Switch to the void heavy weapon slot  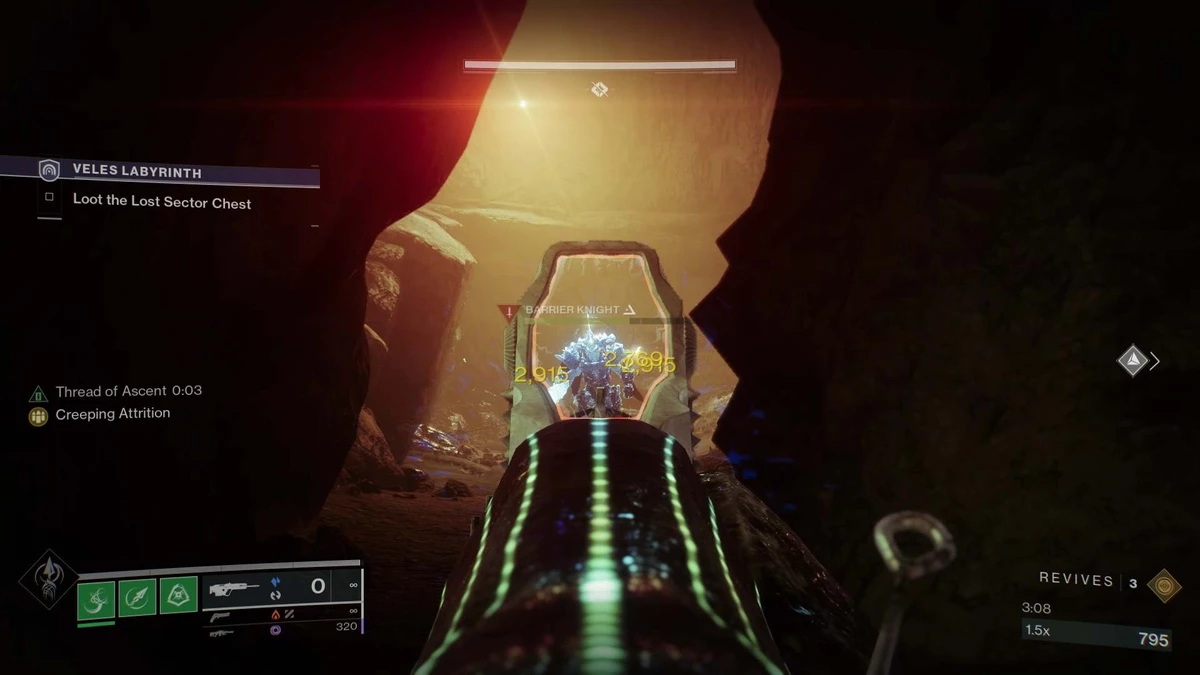tap(222, 630)
